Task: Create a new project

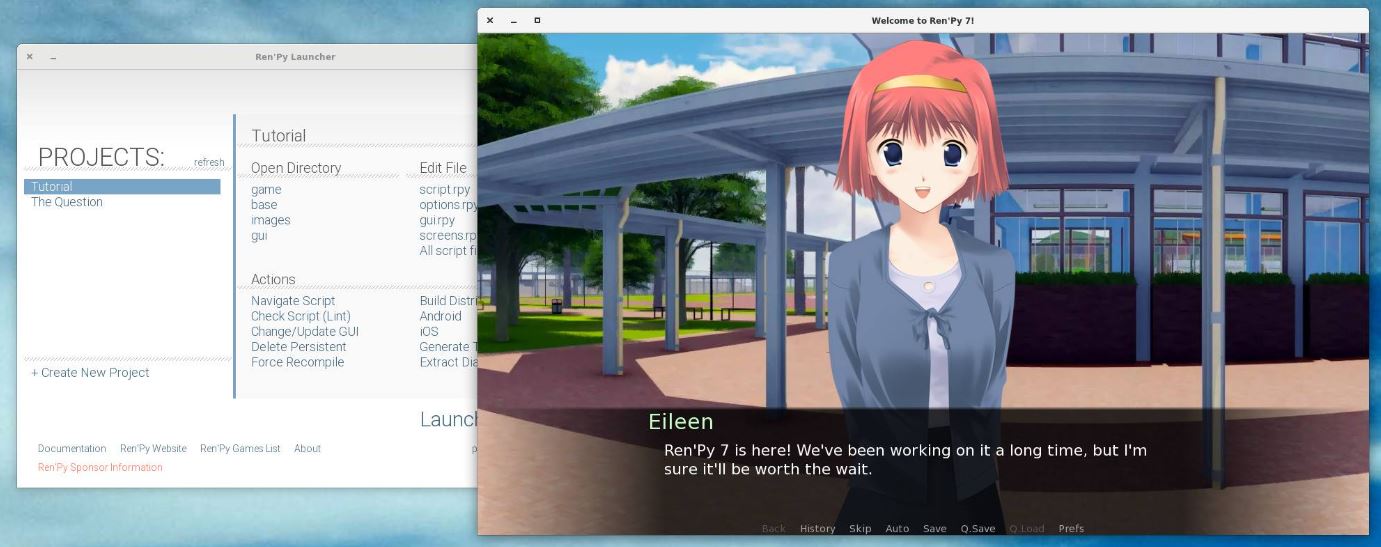Action: pyautogui.click(x=90, y=373)
